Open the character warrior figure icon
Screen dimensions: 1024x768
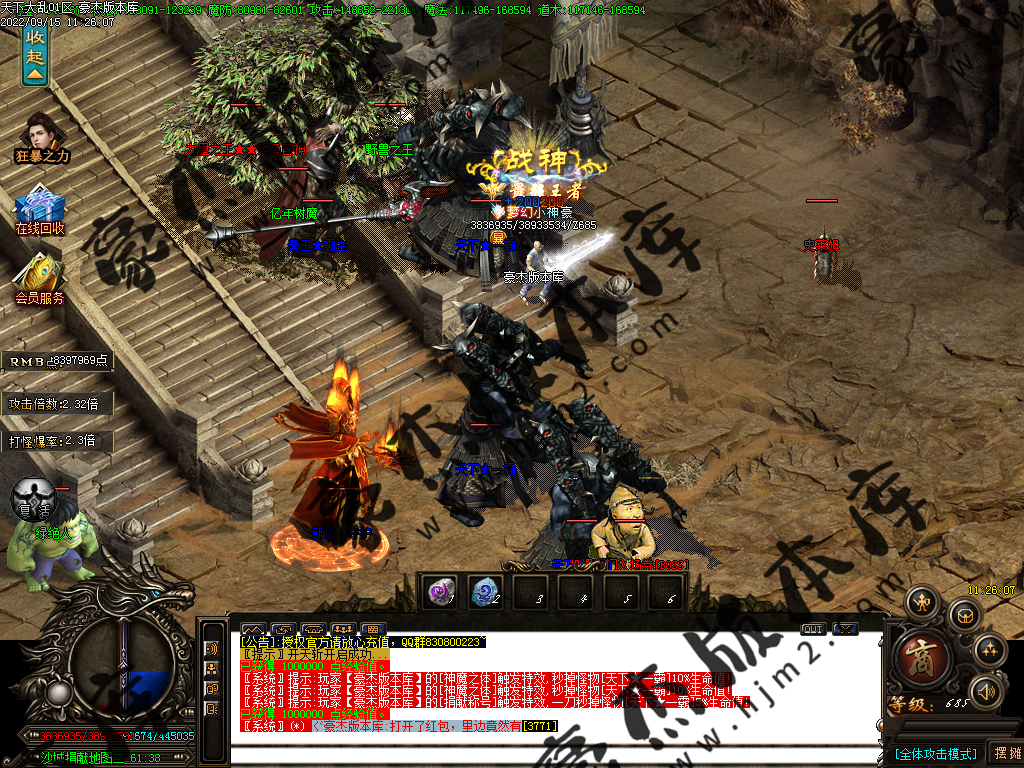pos(923,602)
